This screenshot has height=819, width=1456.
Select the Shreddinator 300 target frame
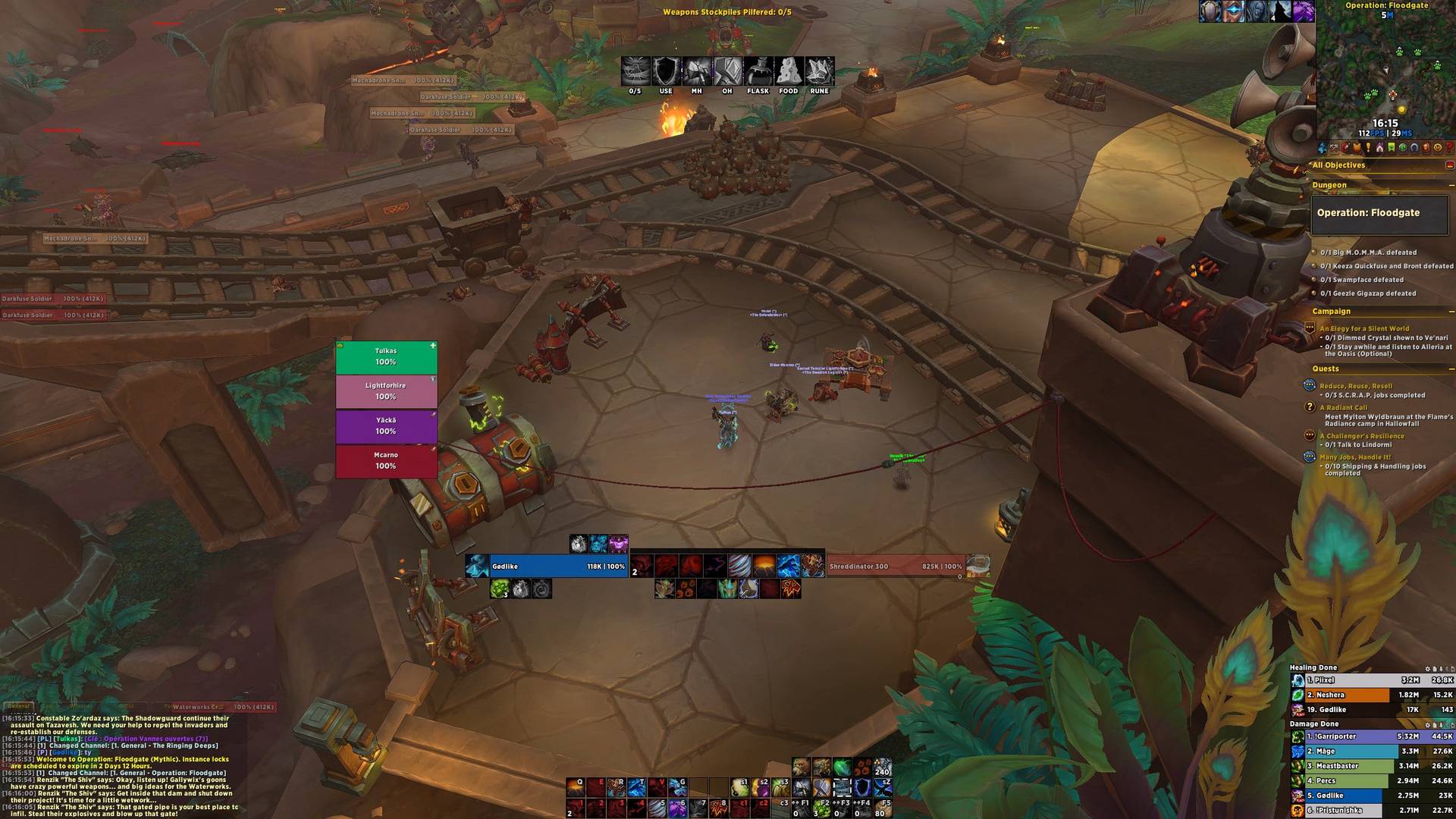[895, 566]
